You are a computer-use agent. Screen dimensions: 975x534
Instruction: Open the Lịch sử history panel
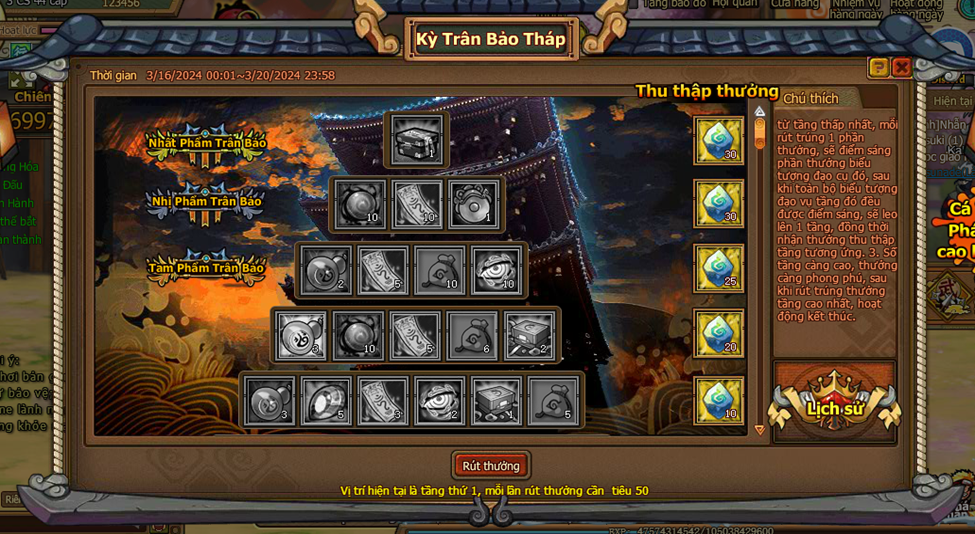tap(834, 405)
